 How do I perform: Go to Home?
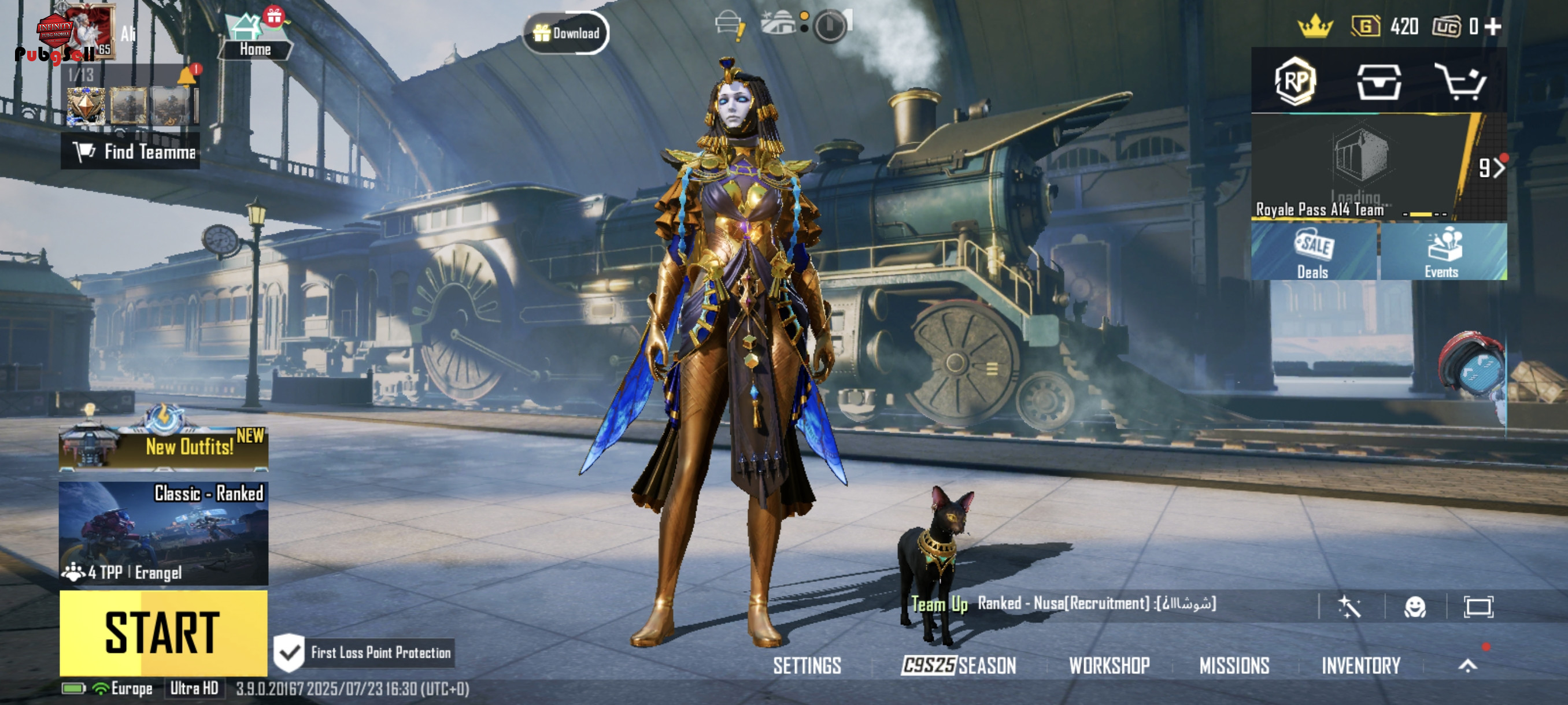tap(255, 38)
